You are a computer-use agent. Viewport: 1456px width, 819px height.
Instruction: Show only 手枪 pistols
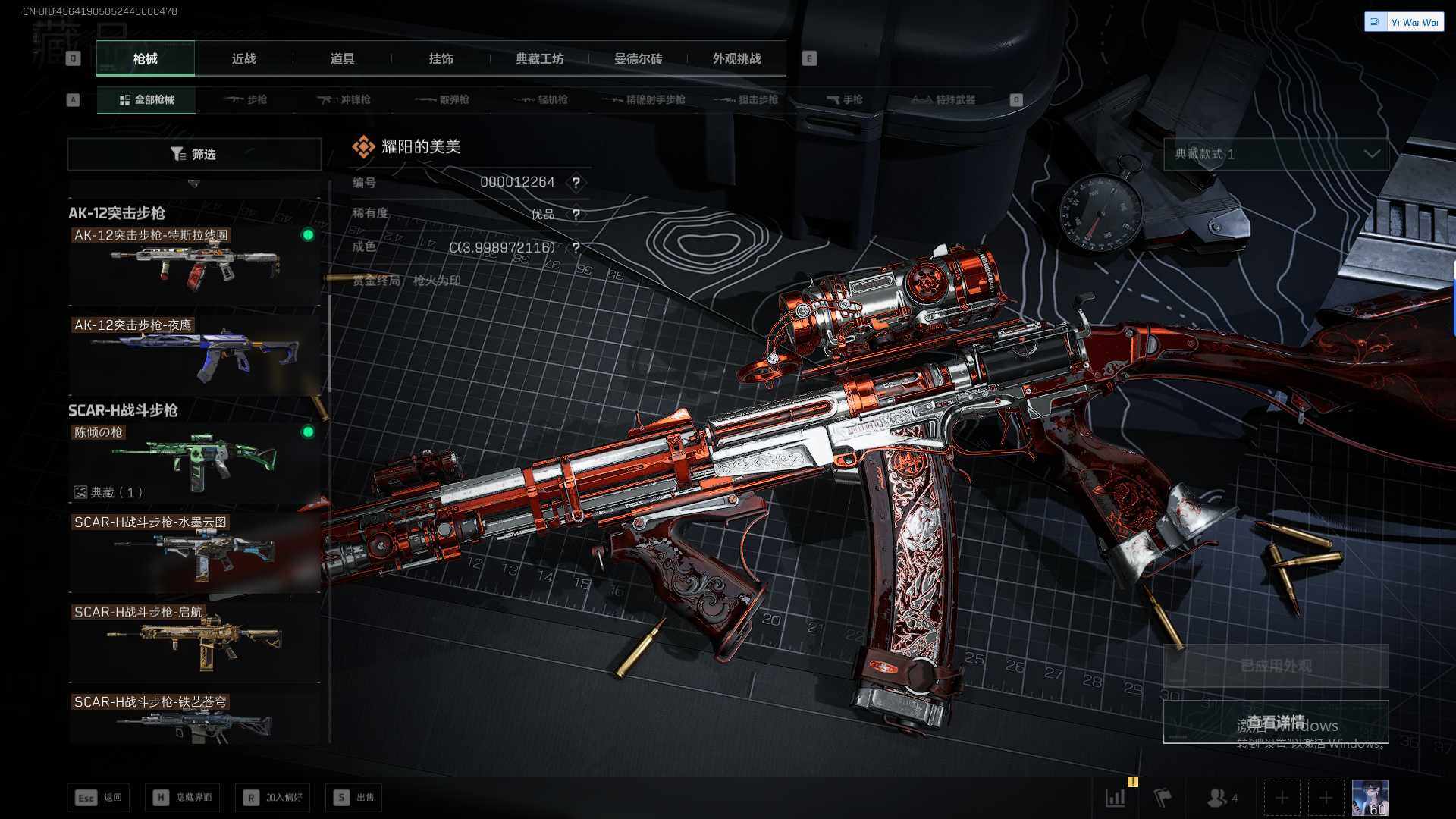pyautogui.click(x=844, y=99)
